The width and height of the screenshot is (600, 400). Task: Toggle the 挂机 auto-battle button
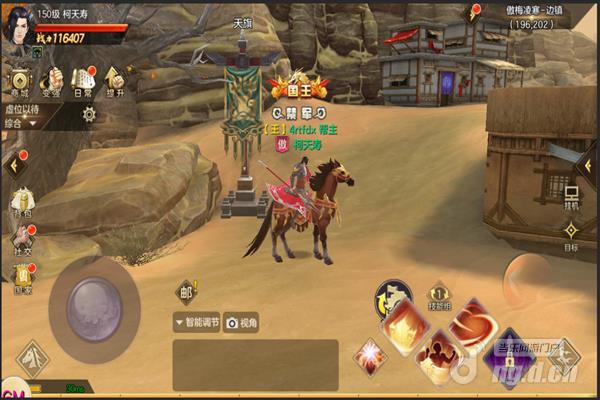(572, 194)
